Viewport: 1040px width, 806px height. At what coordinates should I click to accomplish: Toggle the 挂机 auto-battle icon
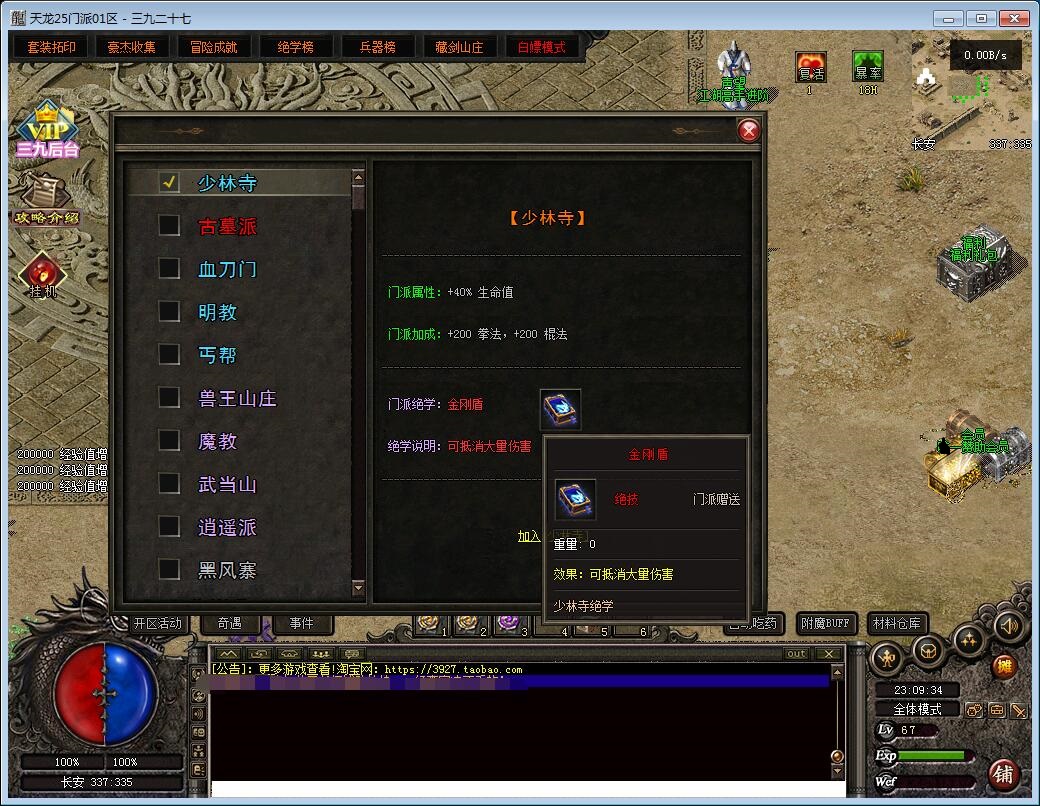pyautogui.click(x=43, y=275)
